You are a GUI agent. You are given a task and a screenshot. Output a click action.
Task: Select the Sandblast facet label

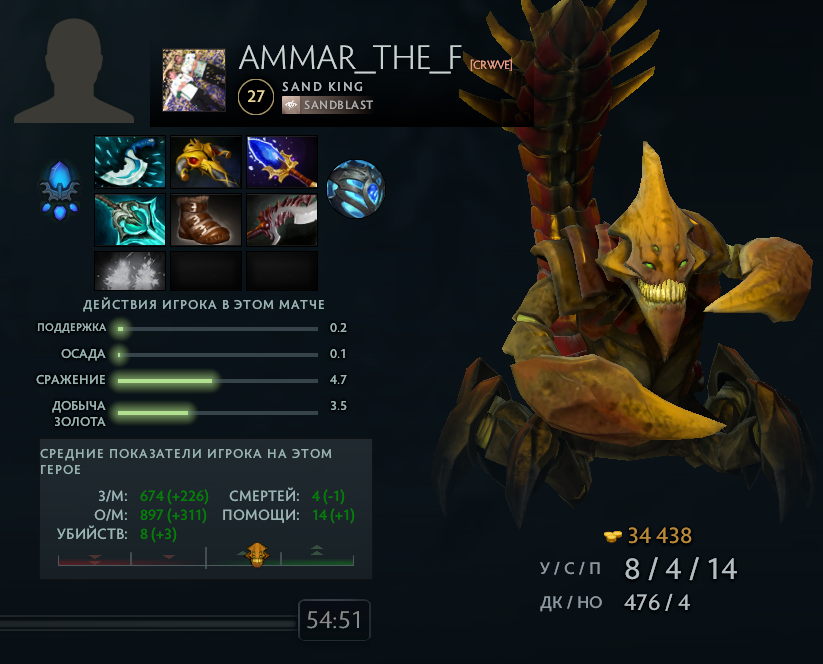(x=329, y=104)
